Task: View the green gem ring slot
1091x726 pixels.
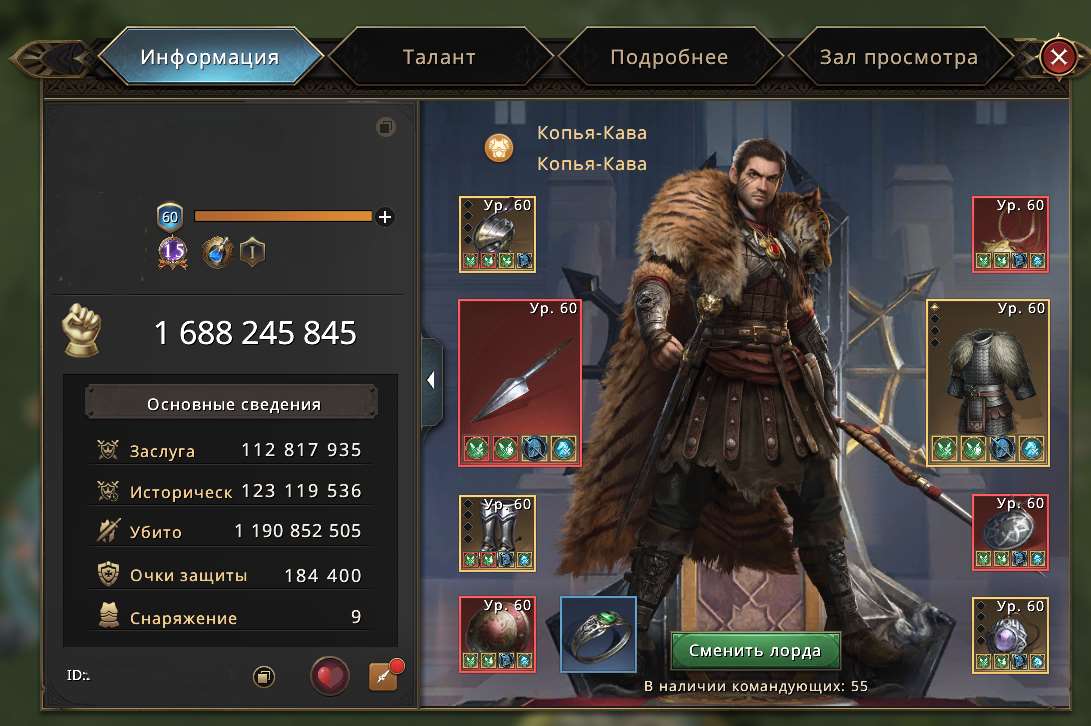Action: (x=598, y=633)
